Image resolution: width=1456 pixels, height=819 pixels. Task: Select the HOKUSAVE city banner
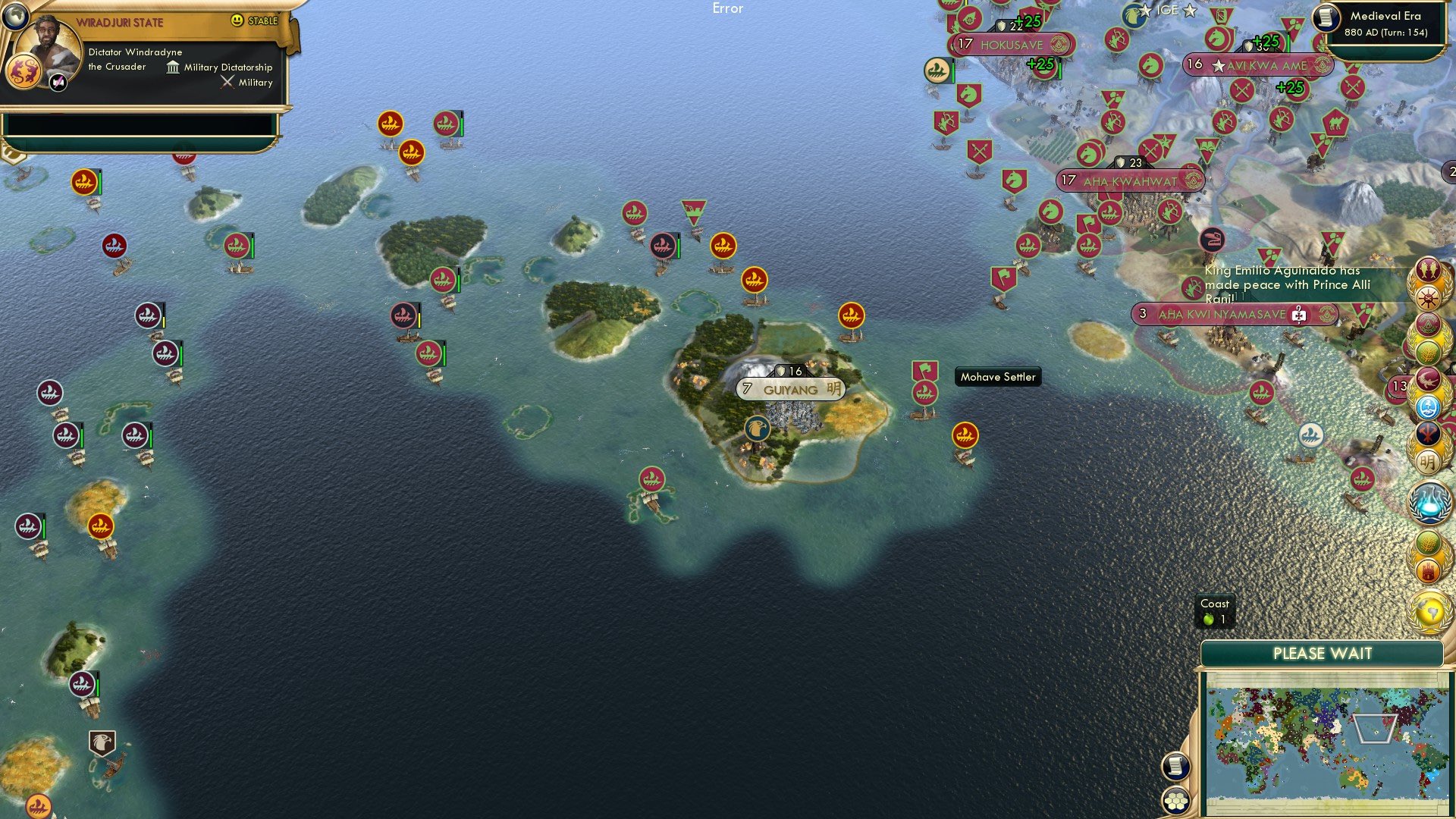point(1011,45)
